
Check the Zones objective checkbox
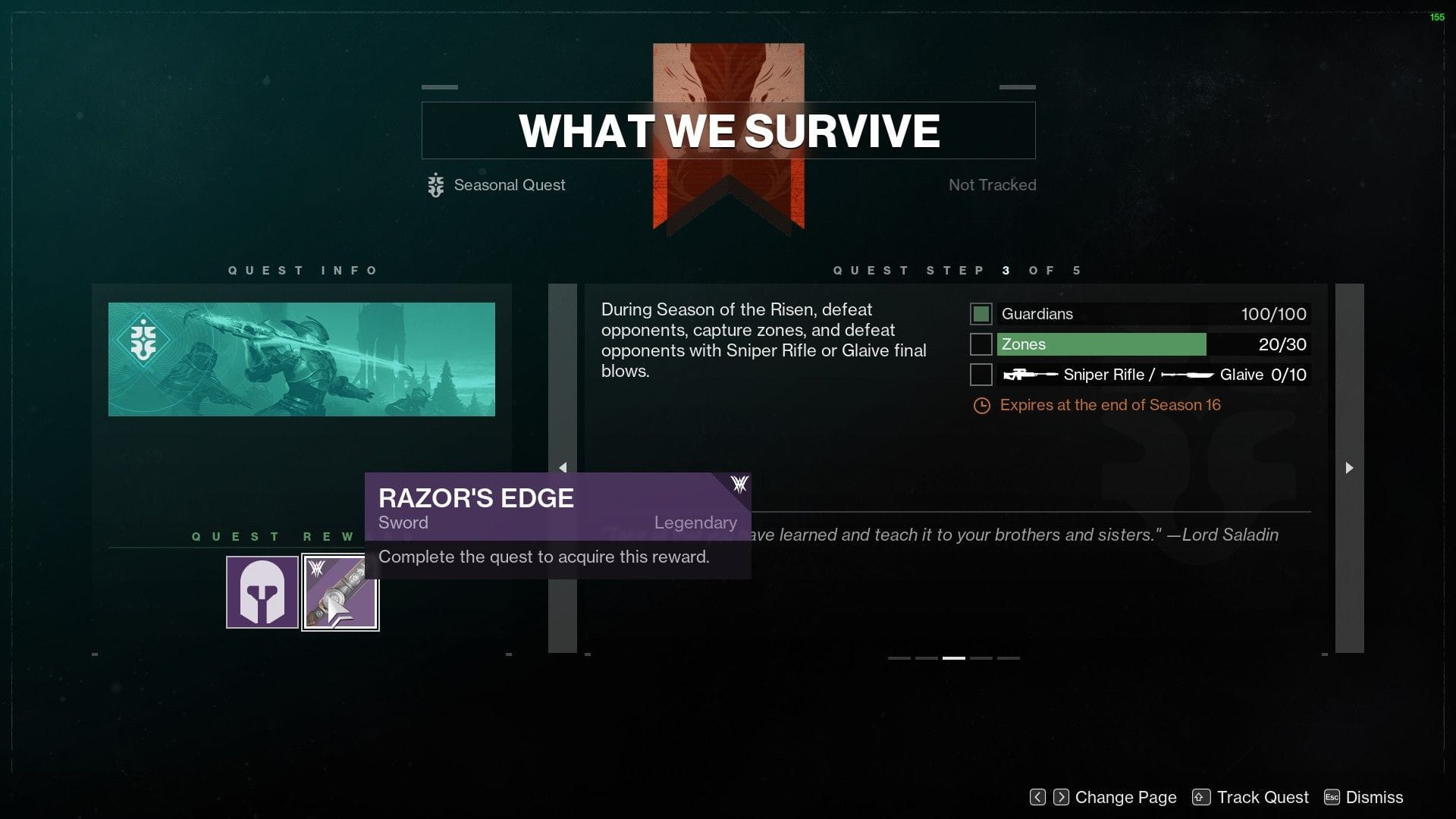point(981,344)
